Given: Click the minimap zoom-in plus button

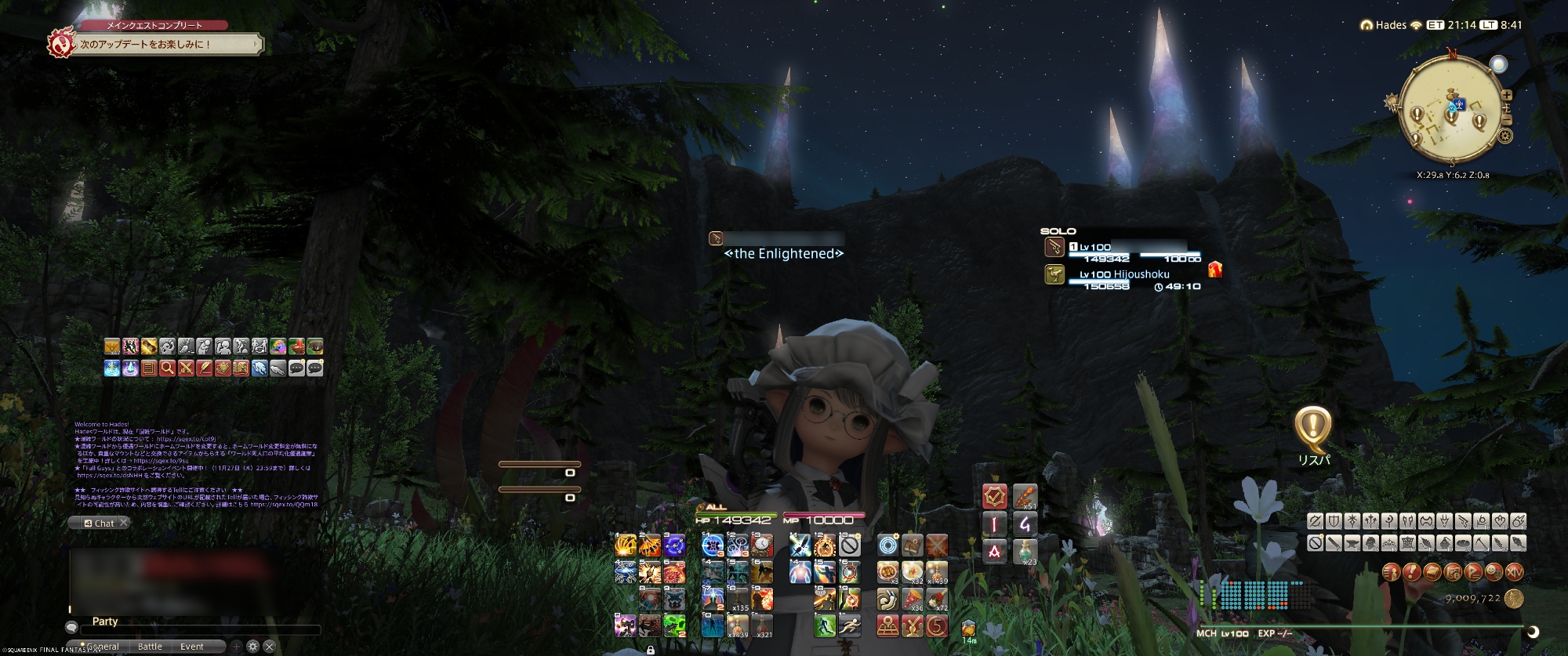Looking at the screenshot, I should coord(1507,95).
